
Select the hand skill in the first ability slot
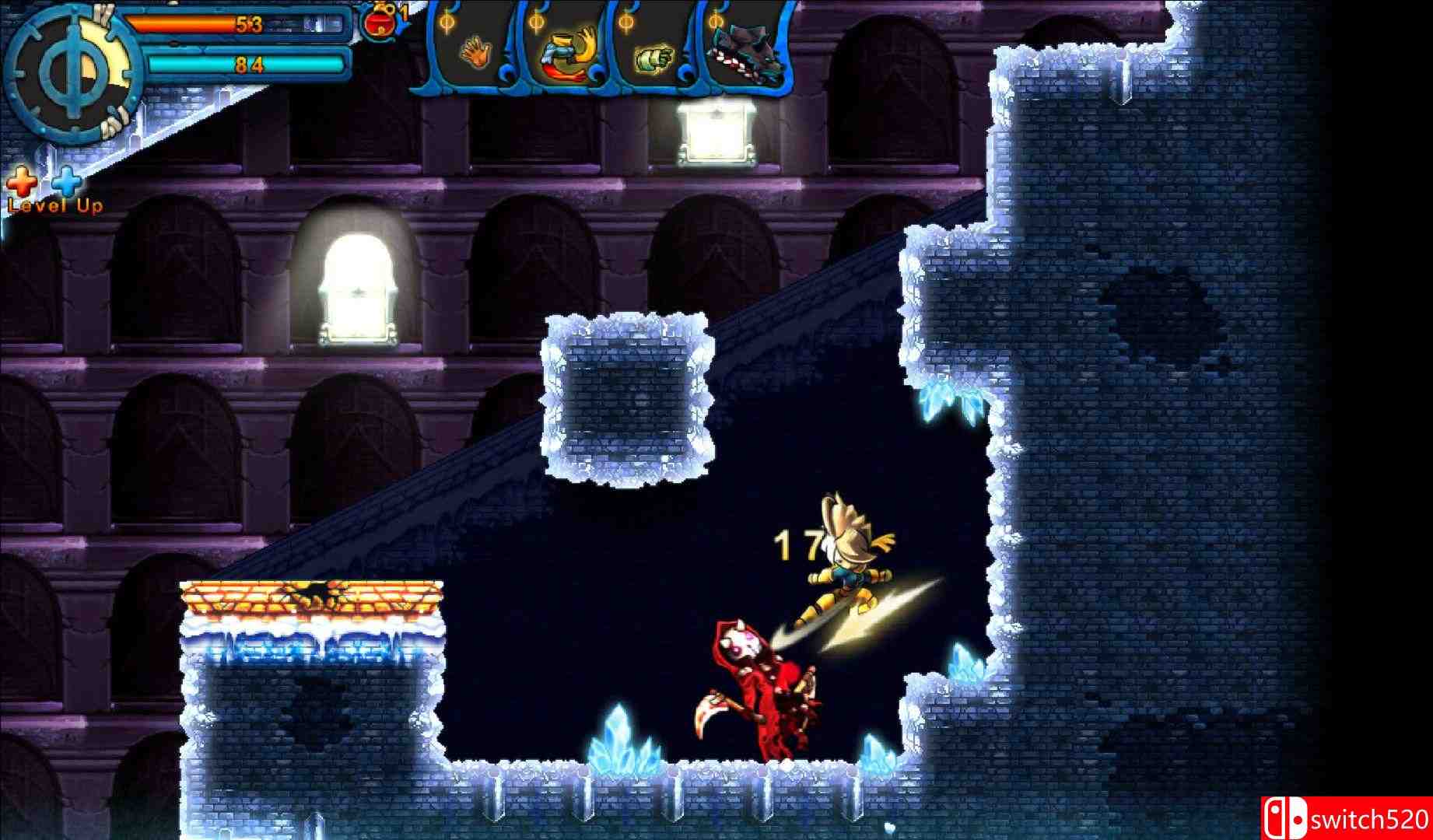pos(477,54)
